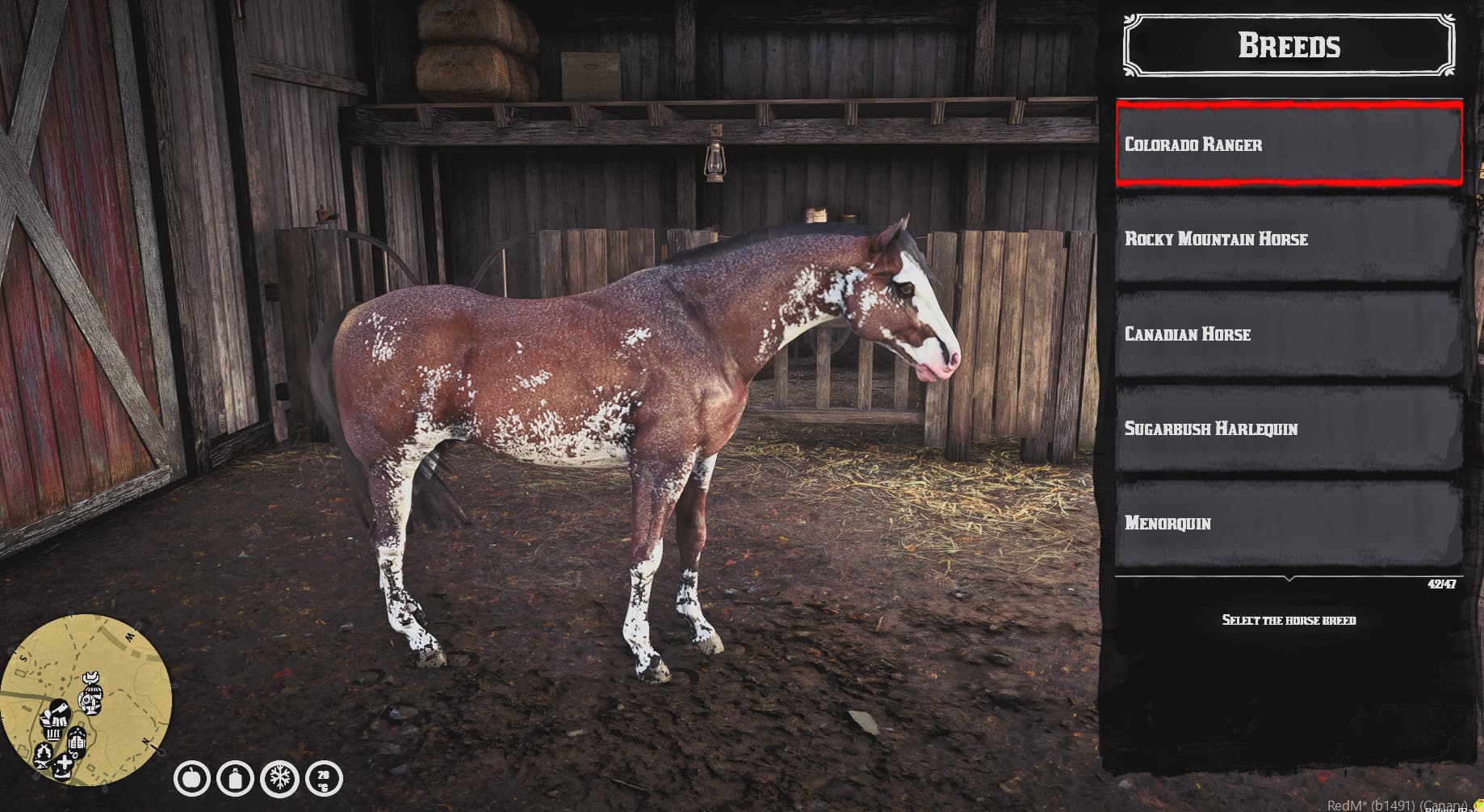Select the Colorado Ranger breed
This screenshot has height=812, width=1484.
pyautogui.click(x=1289, y=144)
